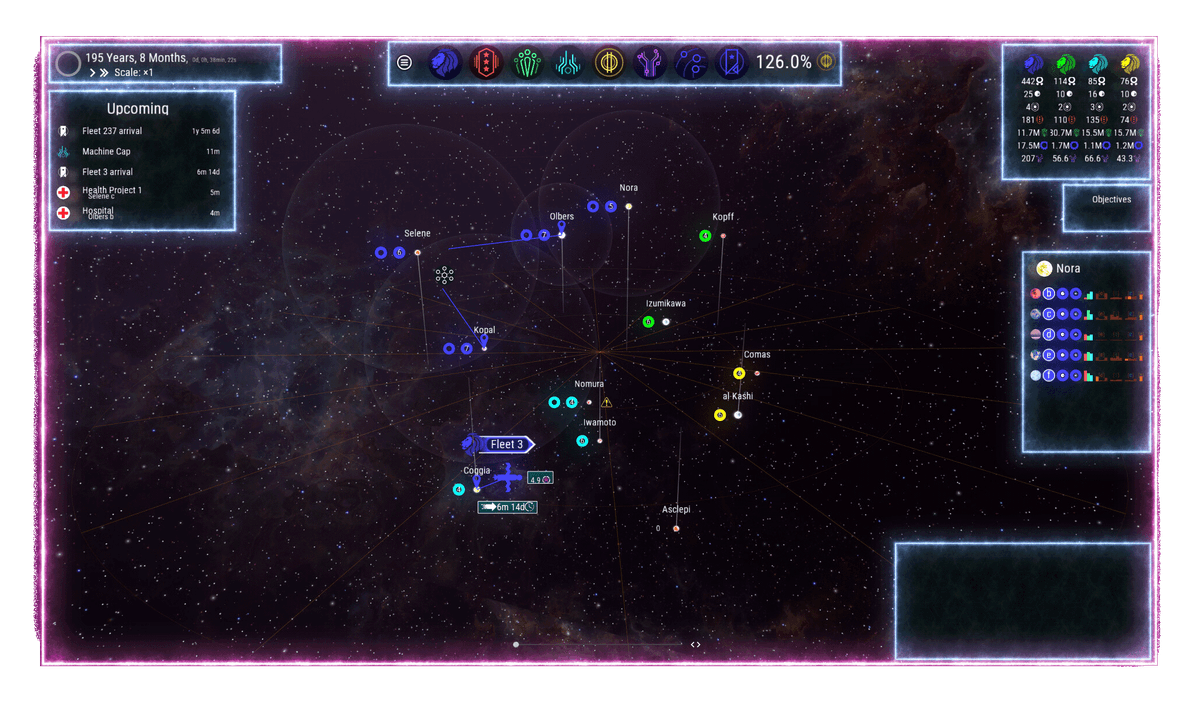Show the blue connected-nodes panel
This screenshot has height=704, width=1200.
(691, 63)
